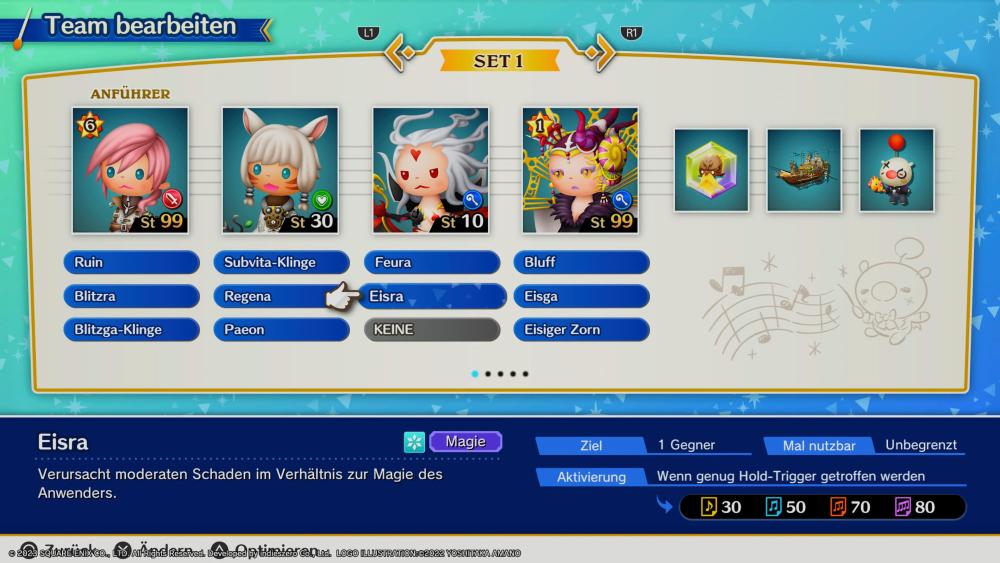Choose the Bluff ability
This screenshot has width=1000, height=563.
click(x=583, y=263)
